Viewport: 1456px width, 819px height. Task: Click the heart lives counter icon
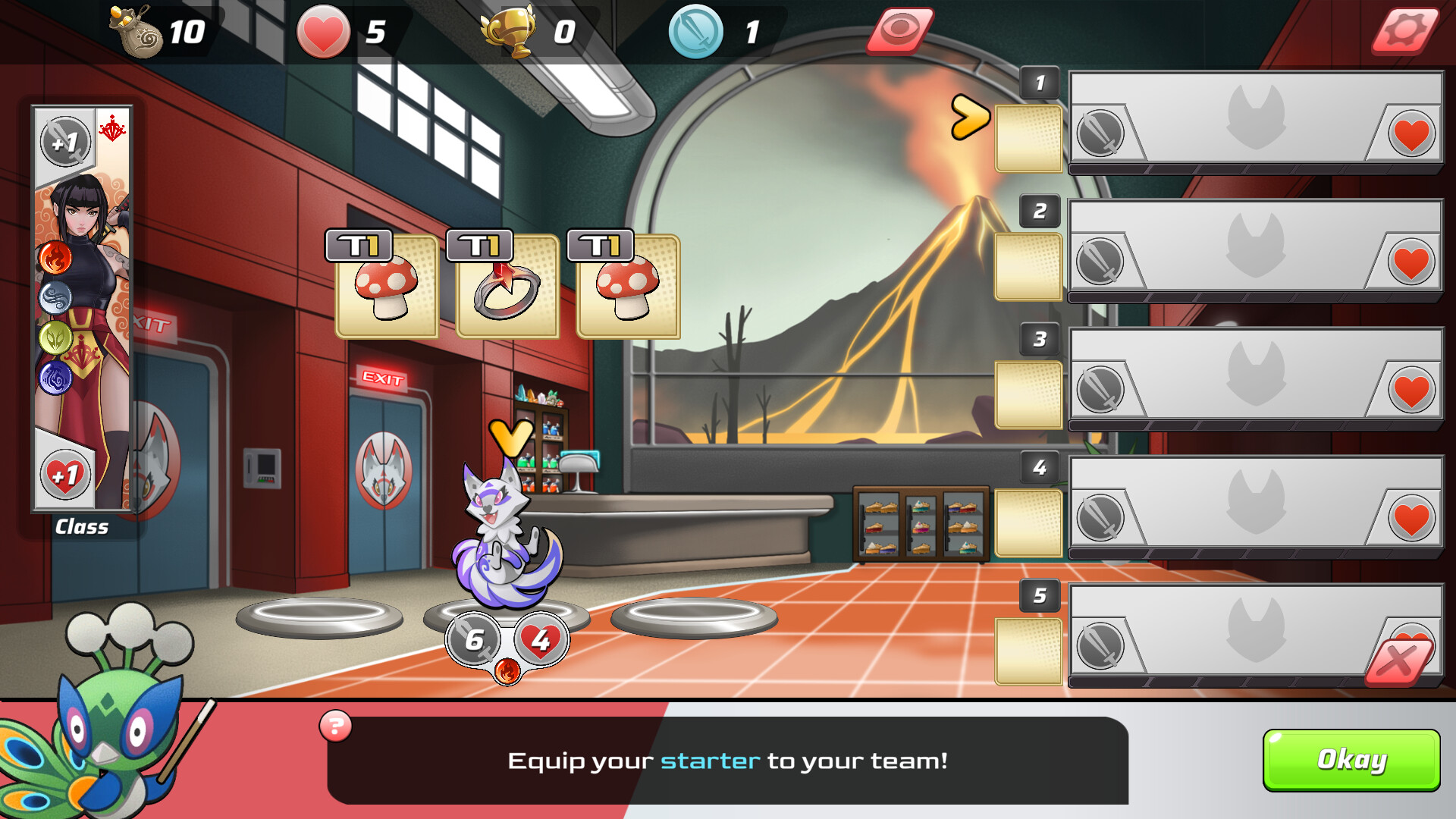(x=323, y=32)
